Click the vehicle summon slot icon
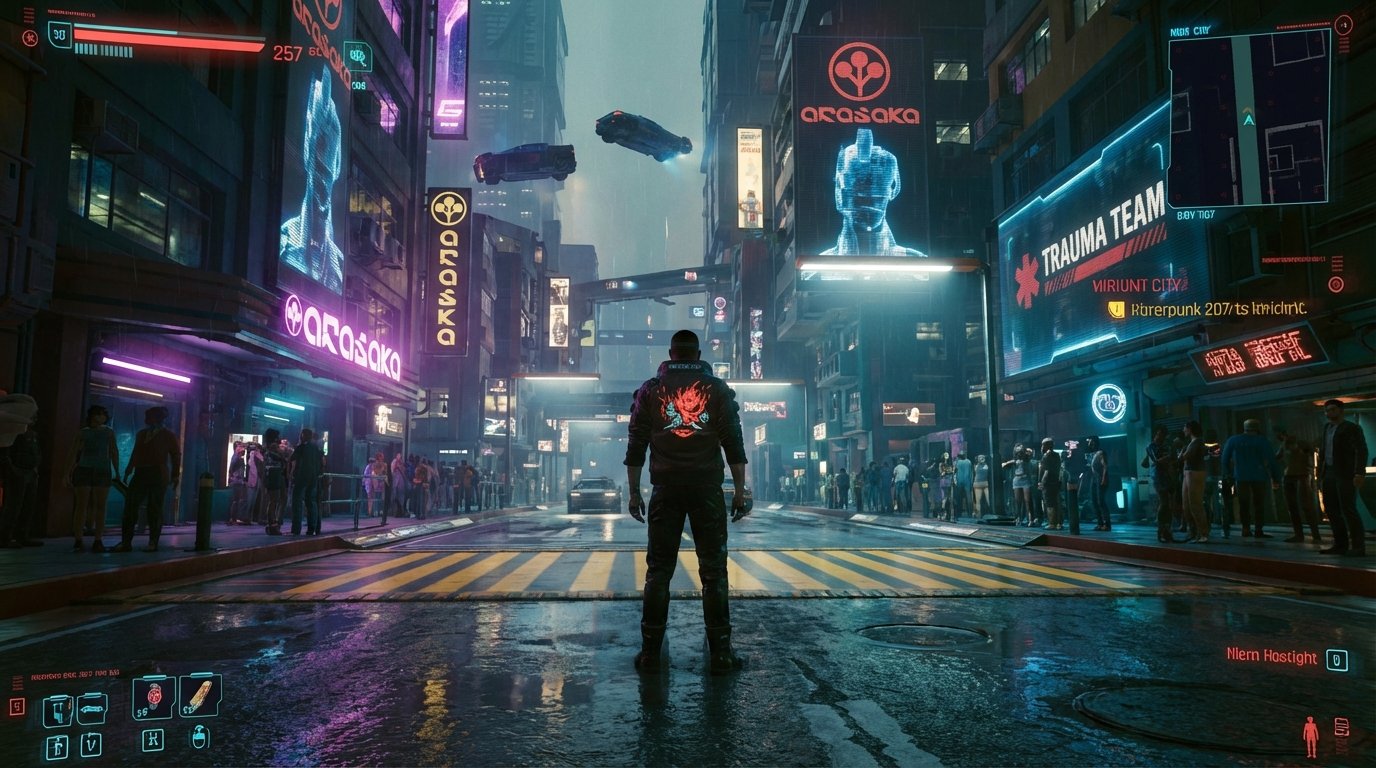 (93, 709)
